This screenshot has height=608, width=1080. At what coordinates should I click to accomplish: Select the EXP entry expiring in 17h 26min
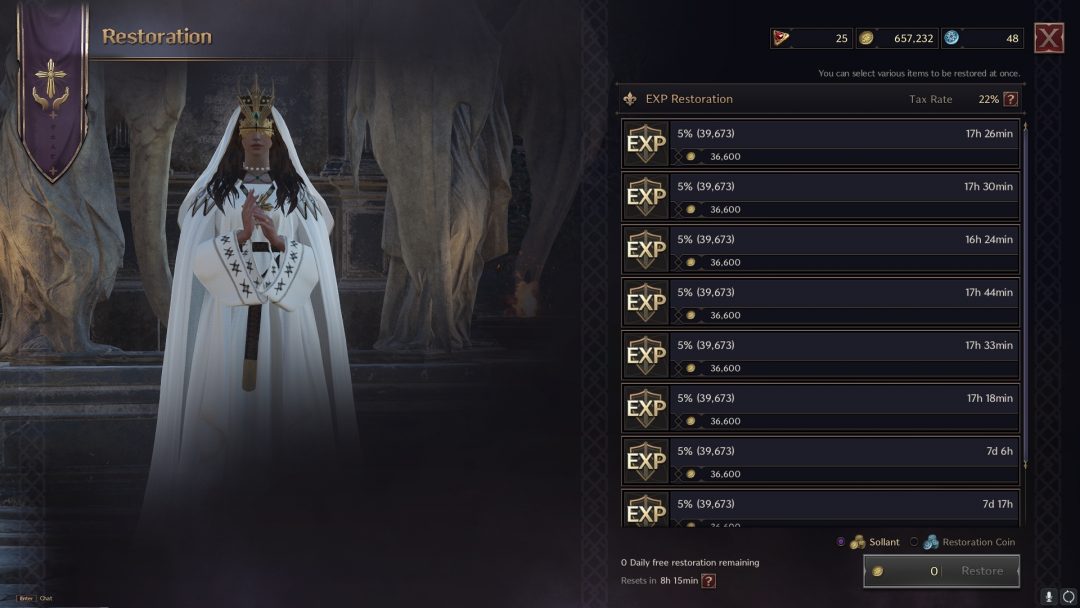(x=820, y=144)
